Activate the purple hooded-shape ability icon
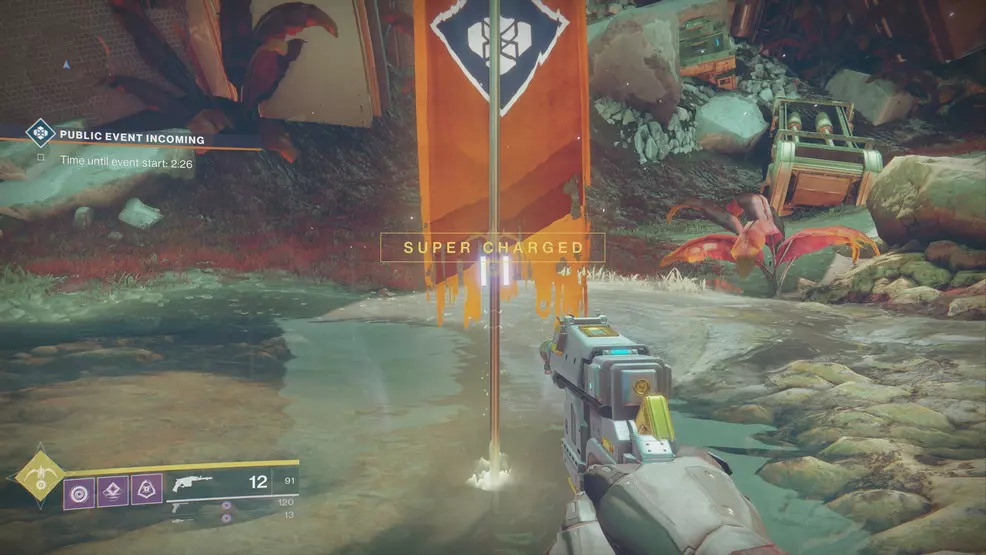 click(146, 489)
